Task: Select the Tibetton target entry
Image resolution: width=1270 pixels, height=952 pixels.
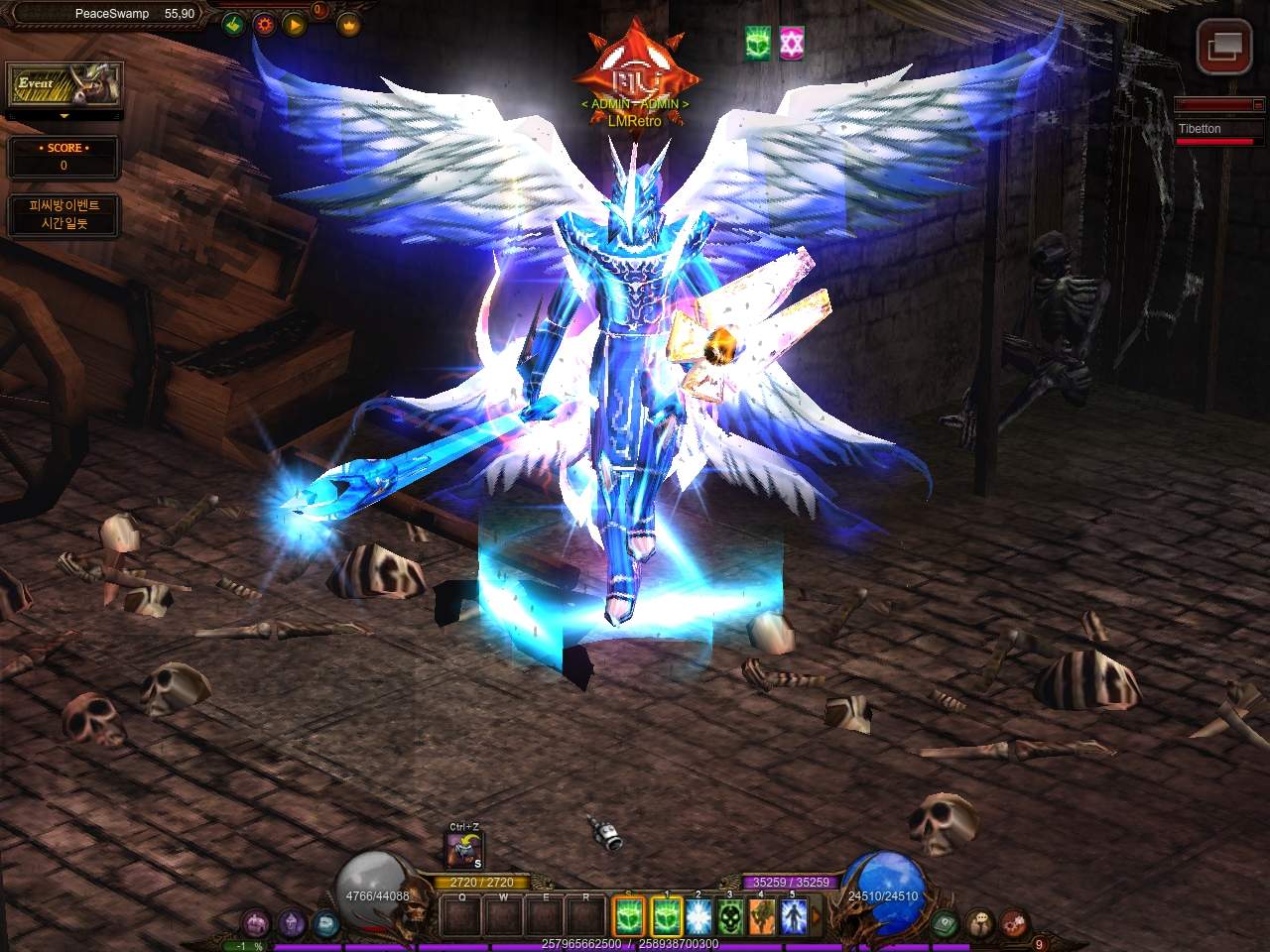Action: point(1215,129)
